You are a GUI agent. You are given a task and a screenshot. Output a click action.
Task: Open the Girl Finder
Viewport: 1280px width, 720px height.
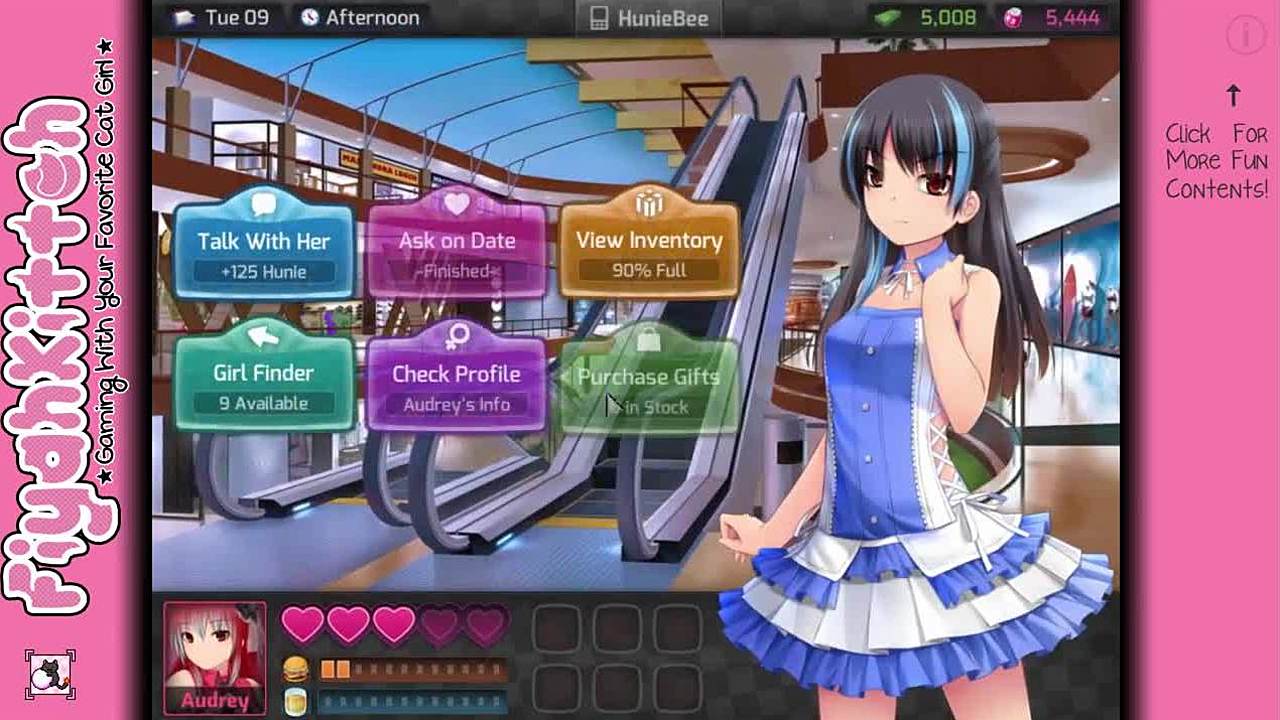264,383
